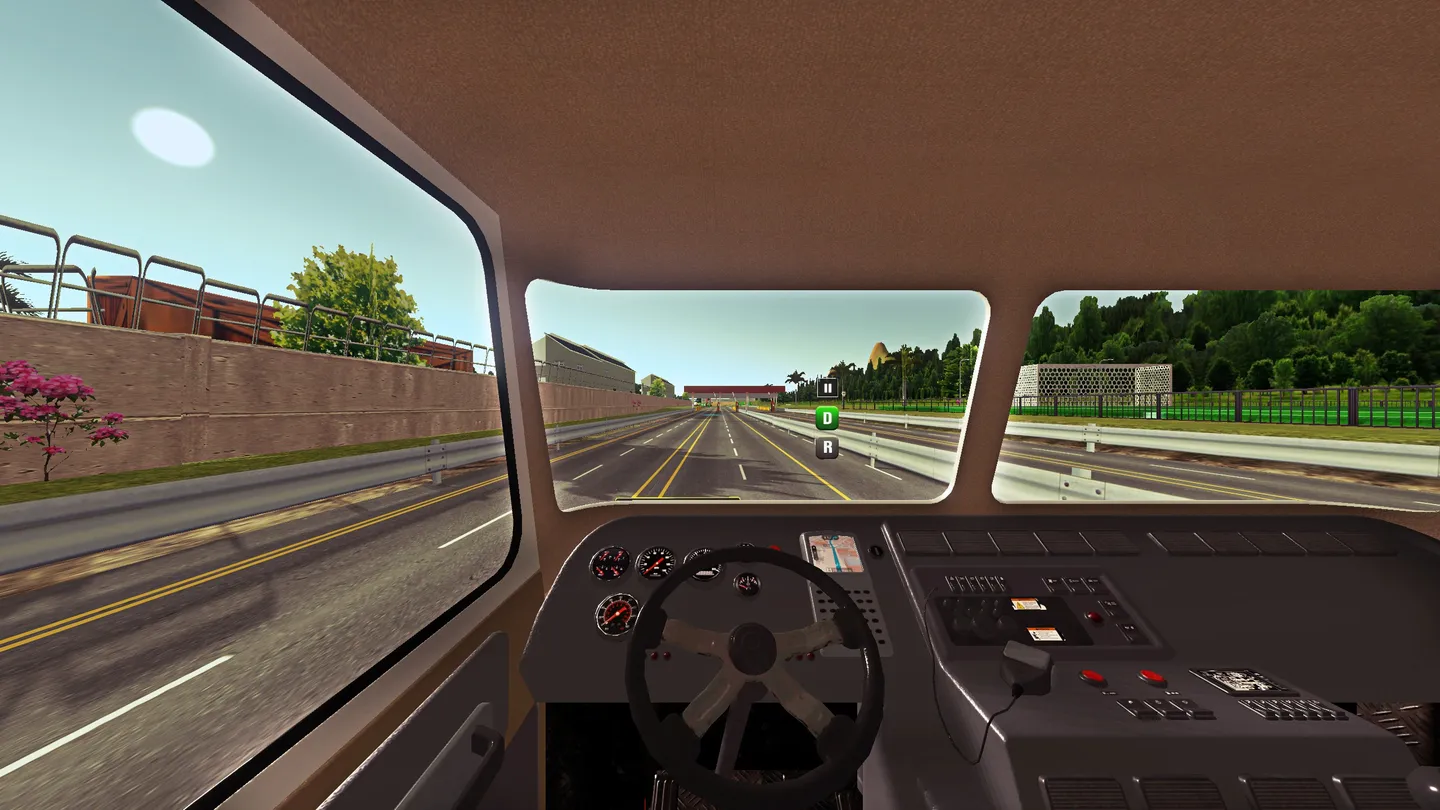The height and width of the screenshot is (810, 1440).
Task: Switch to Reverse with the R button
Action: point(826,447)
